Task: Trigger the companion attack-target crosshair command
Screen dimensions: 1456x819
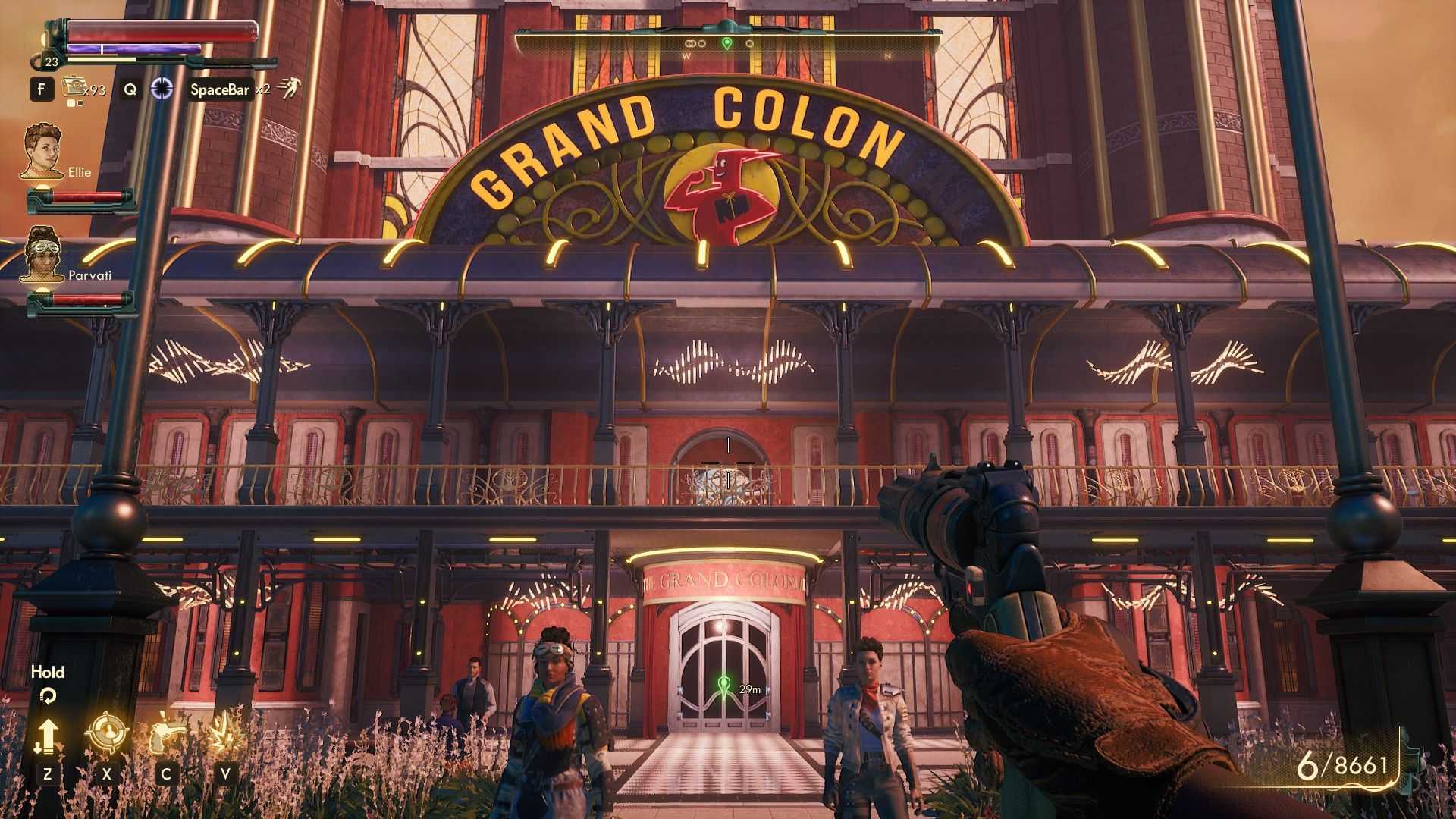Action: [106, 733]
